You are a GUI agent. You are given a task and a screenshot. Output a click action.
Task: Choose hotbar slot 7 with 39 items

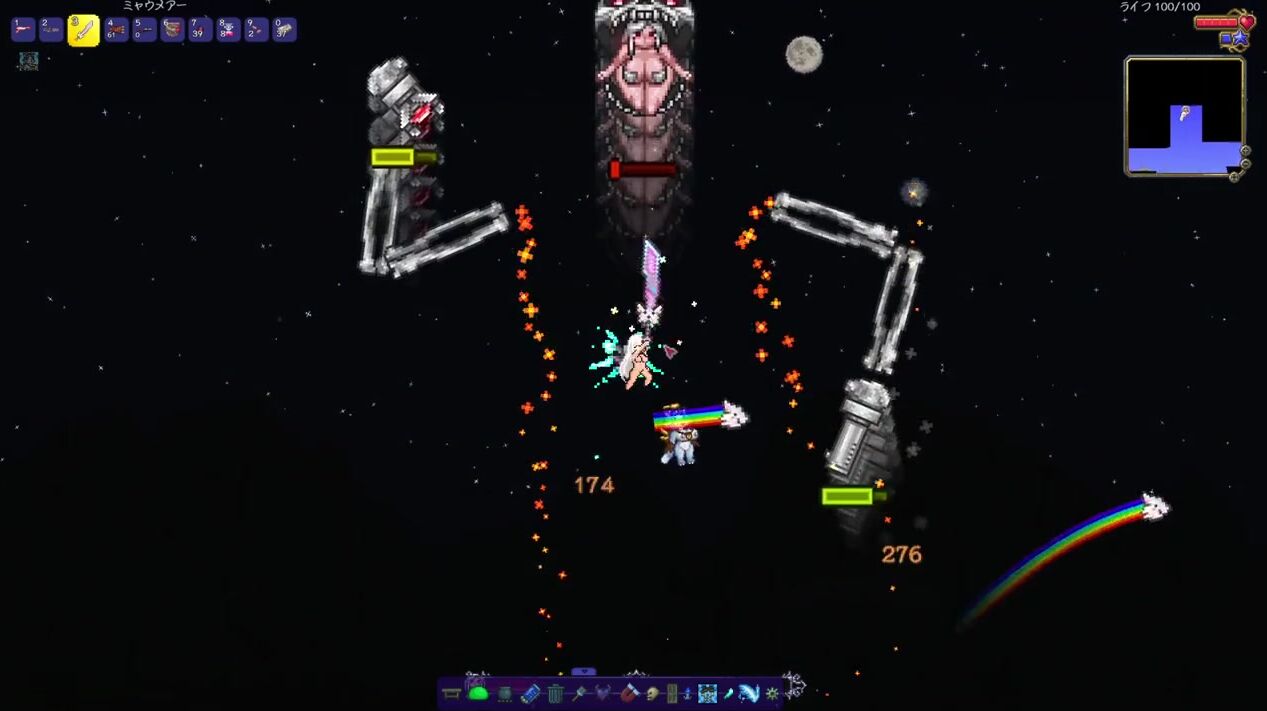(201, 30)
